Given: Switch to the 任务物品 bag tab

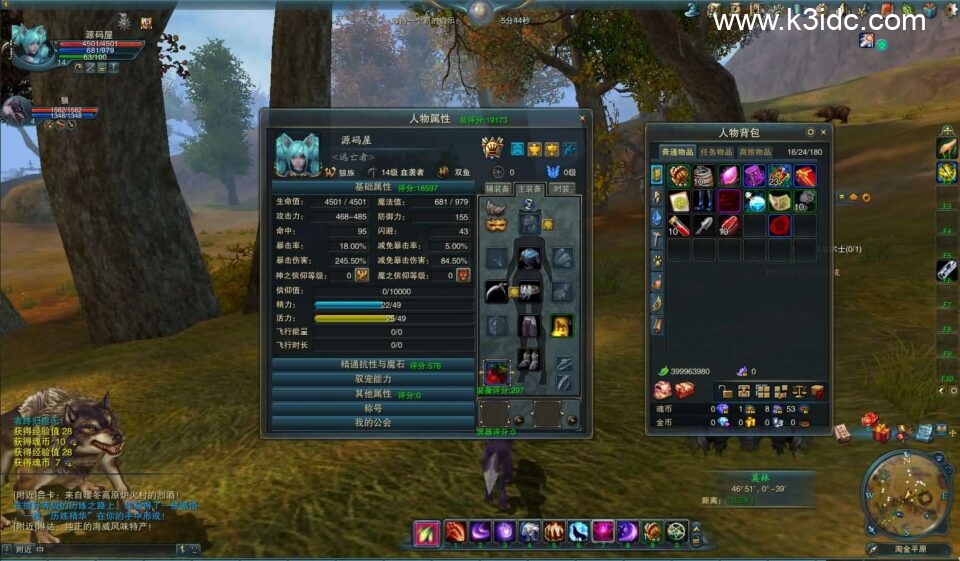Looking at the screenshot, I should pos(718,152).
